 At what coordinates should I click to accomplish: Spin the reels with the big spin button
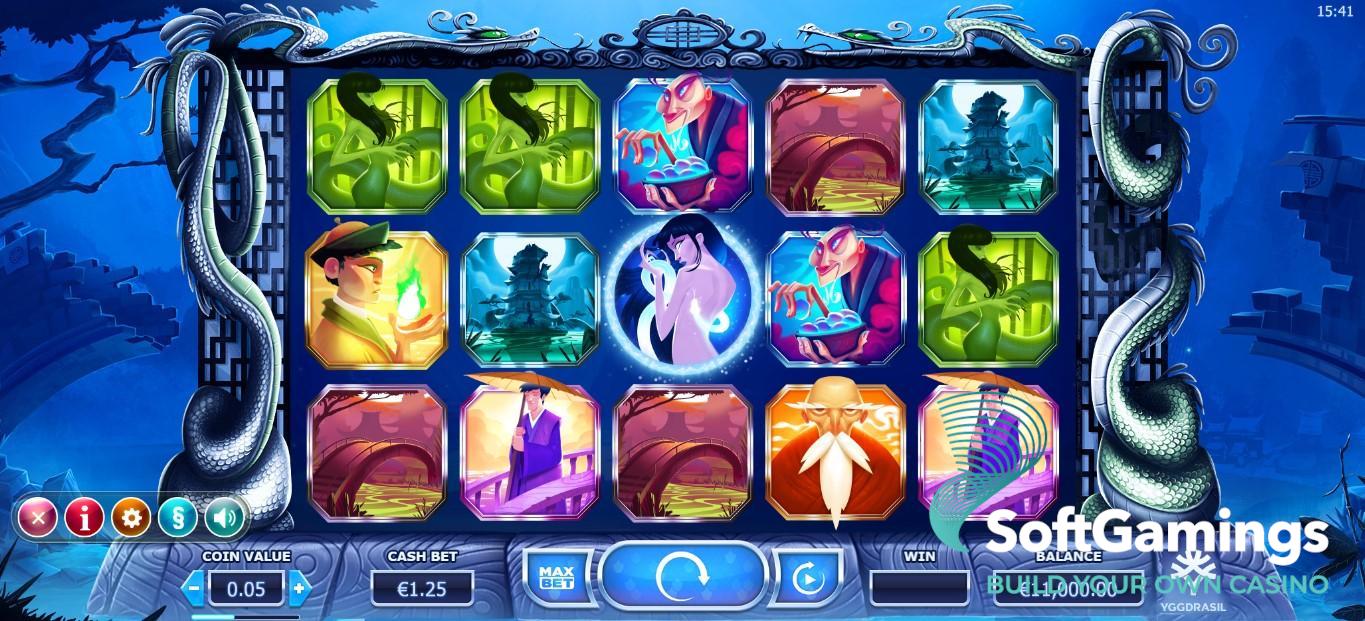click(x=683, y=576)
